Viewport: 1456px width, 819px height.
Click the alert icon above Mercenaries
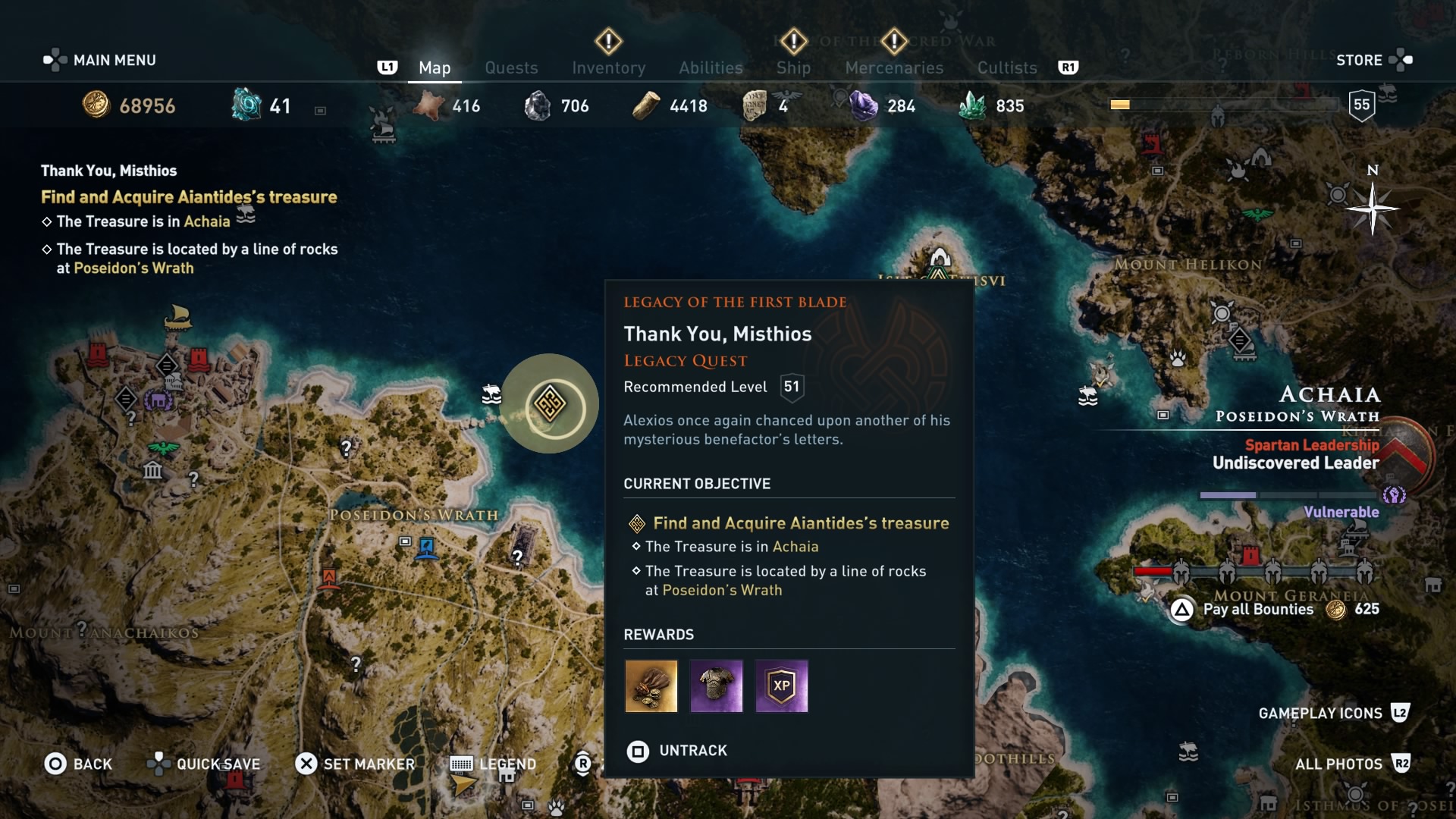(x=894, y=43)
